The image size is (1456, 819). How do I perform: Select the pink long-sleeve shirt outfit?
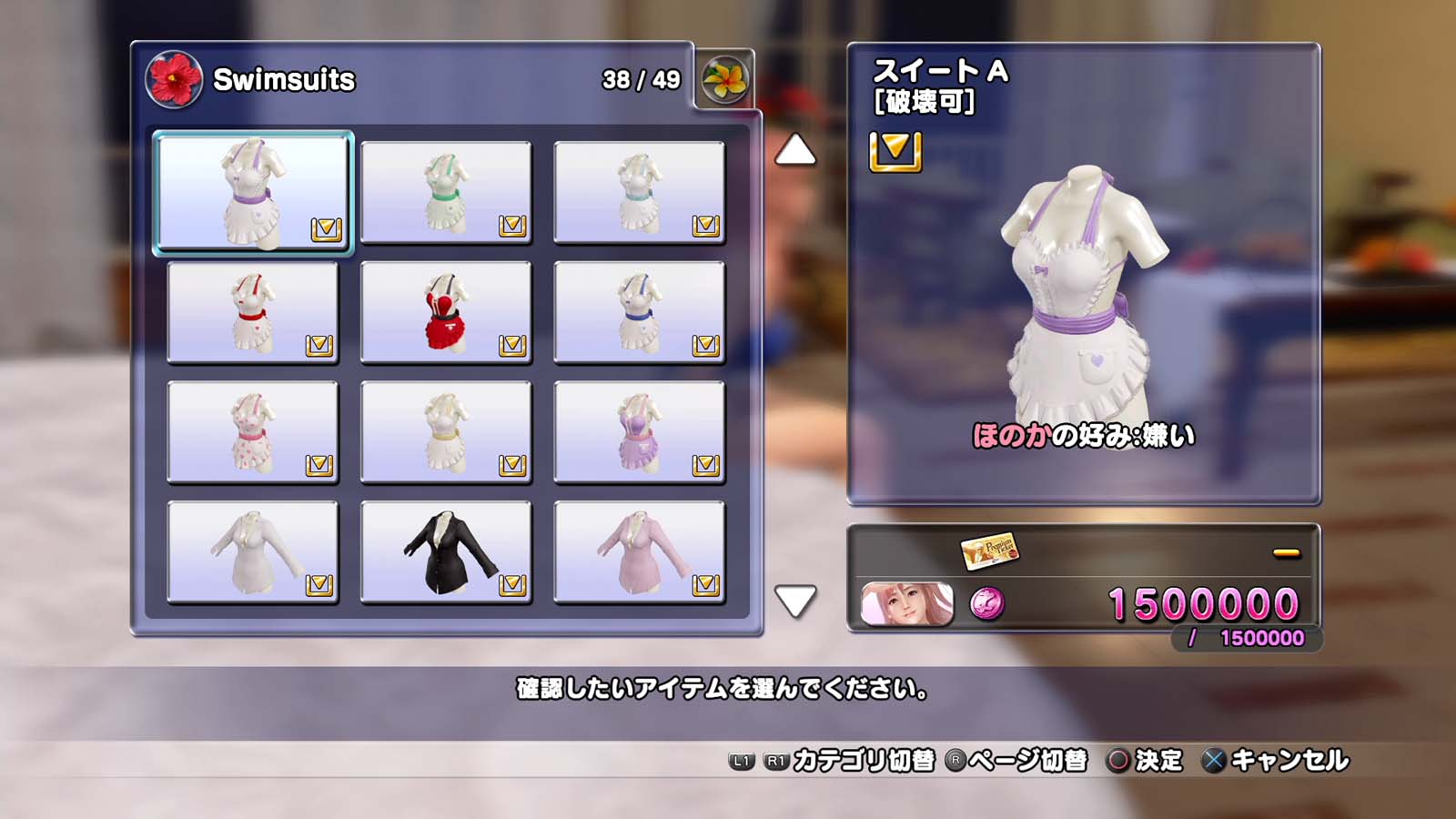[639, 552]
